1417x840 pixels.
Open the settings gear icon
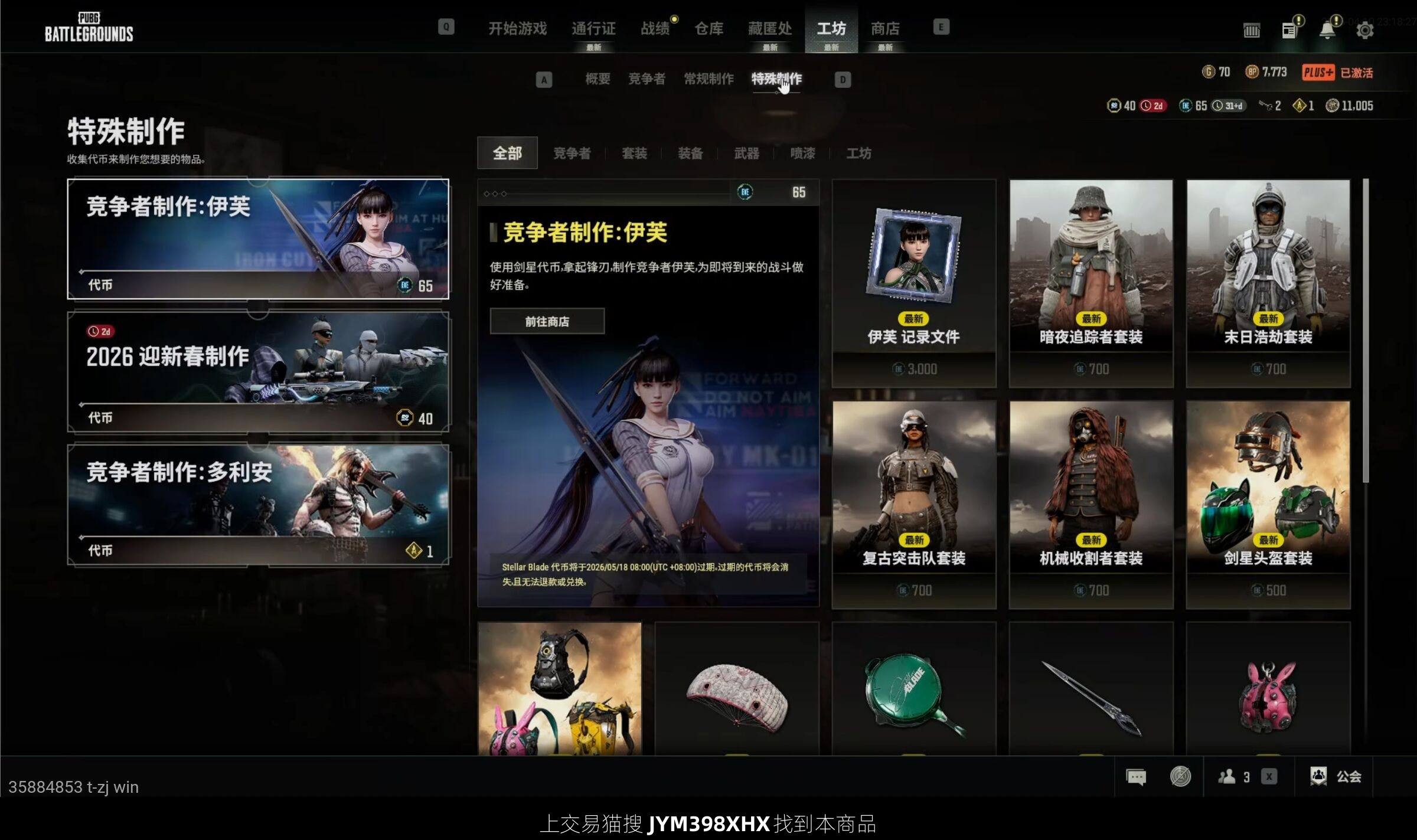pos(1364,30)
